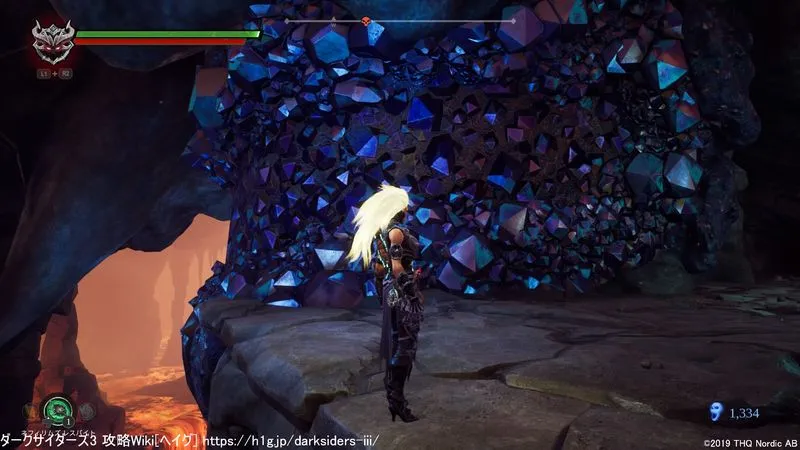Click the blue soul currency icon
Viewport: 800px width, 450px height.
coord(713,411)
